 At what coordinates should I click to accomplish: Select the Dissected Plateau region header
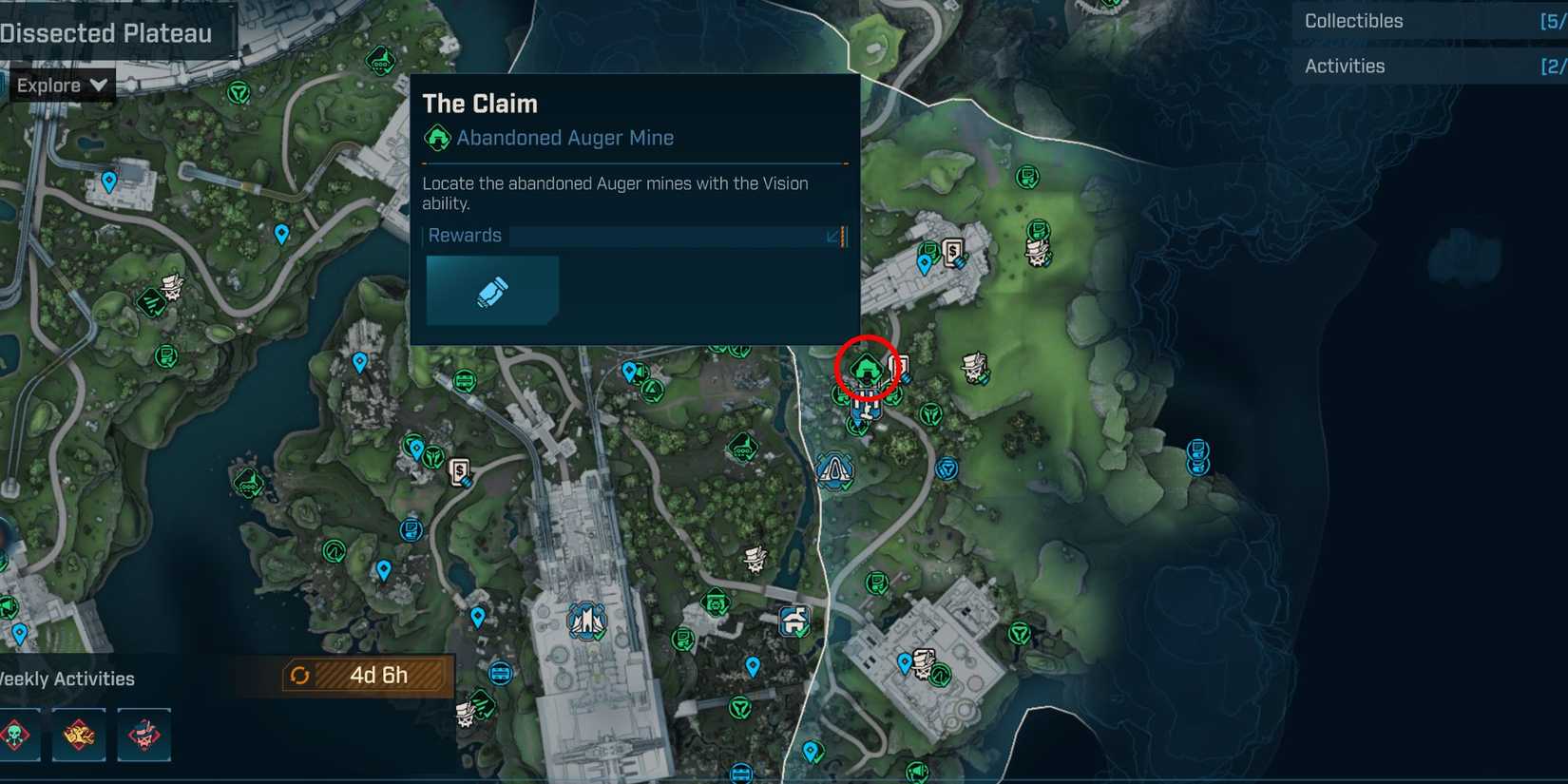coord(105,32)
